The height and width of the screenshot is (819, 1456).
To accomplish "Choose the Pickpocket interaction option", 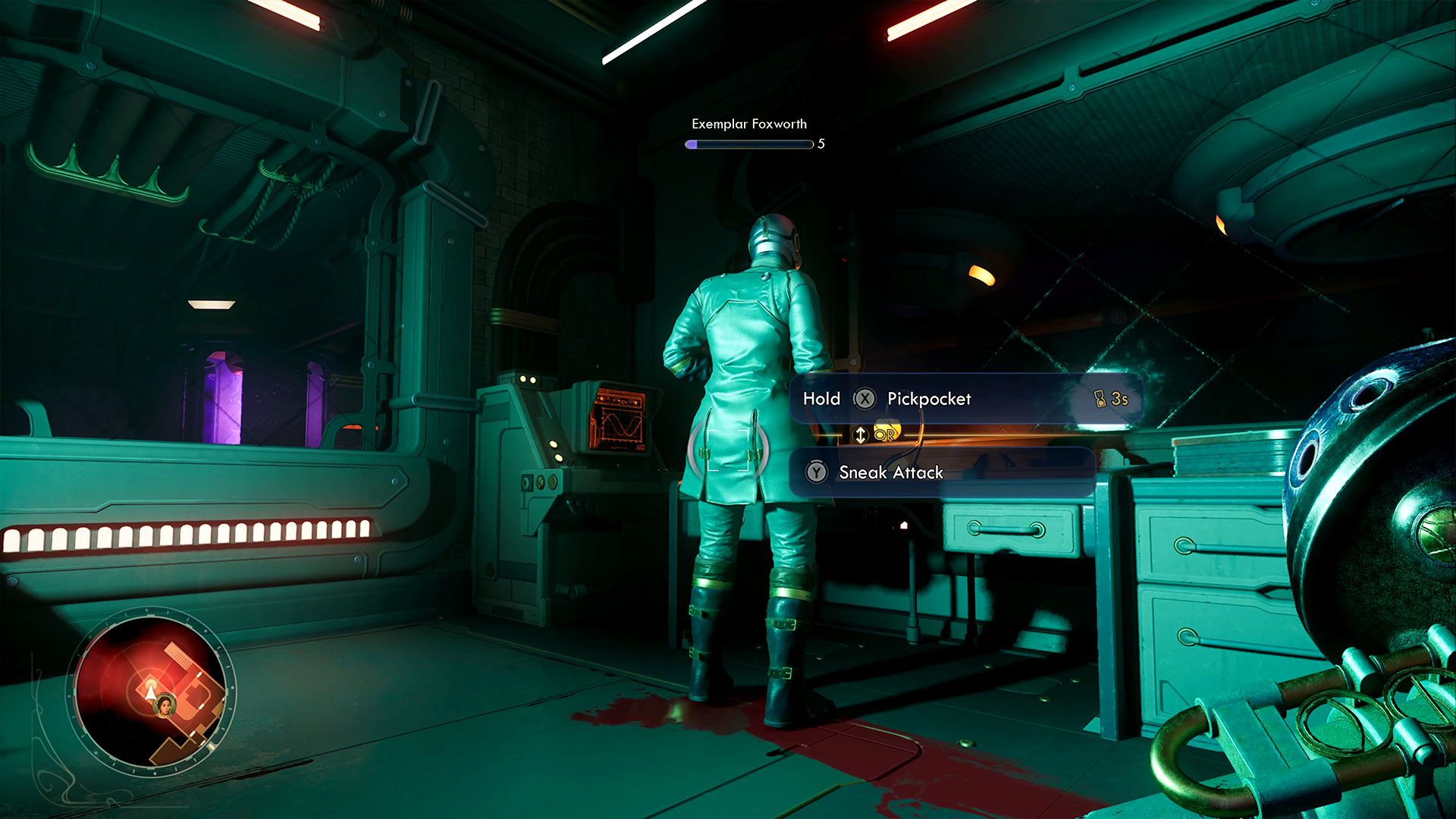I will pos(928,399).
